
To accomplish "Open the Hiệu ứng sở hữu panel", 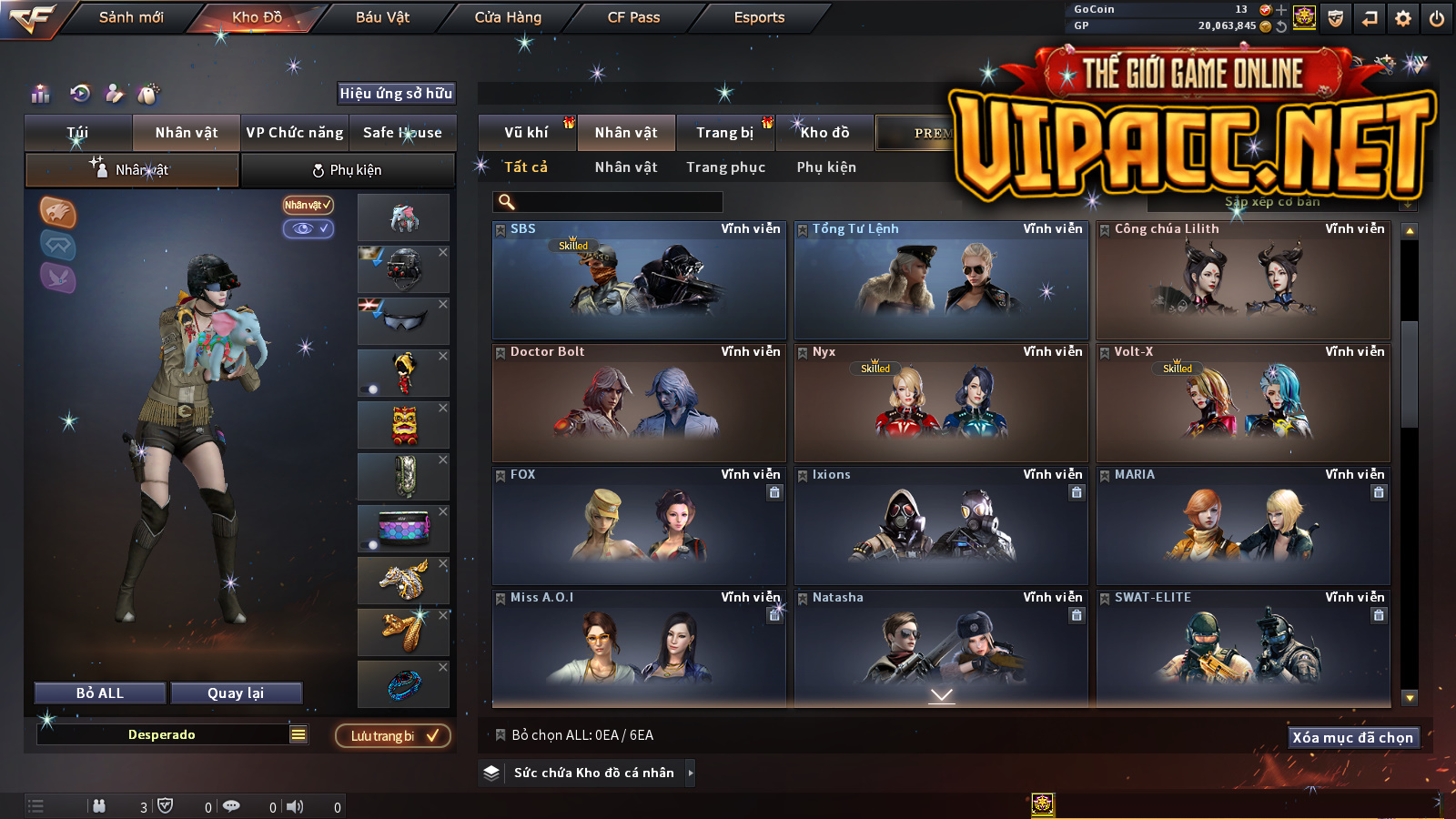I will point(396,94).
